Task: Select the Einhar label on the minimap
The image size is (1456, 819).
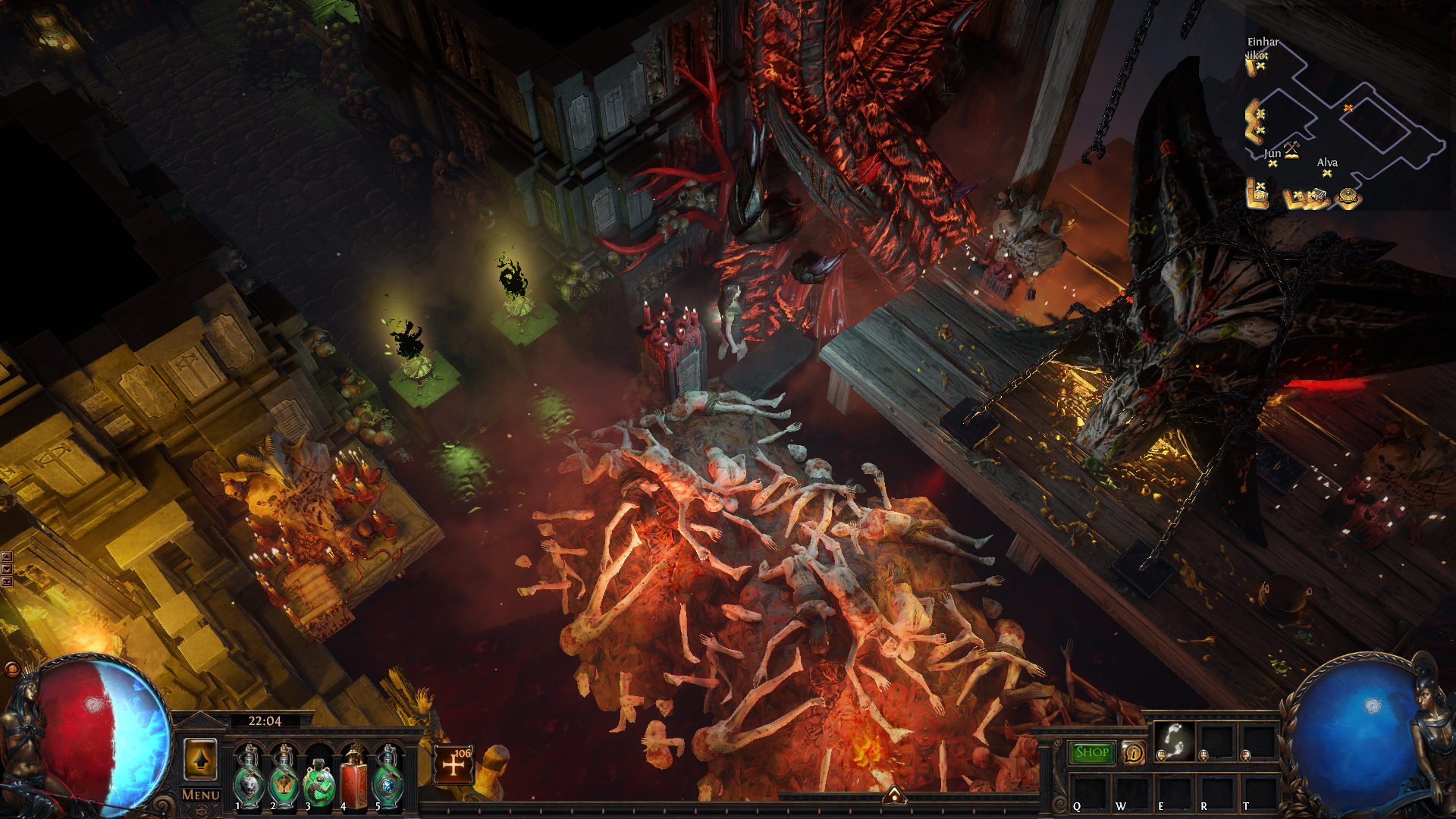Action: click(x=1263, y=42)
